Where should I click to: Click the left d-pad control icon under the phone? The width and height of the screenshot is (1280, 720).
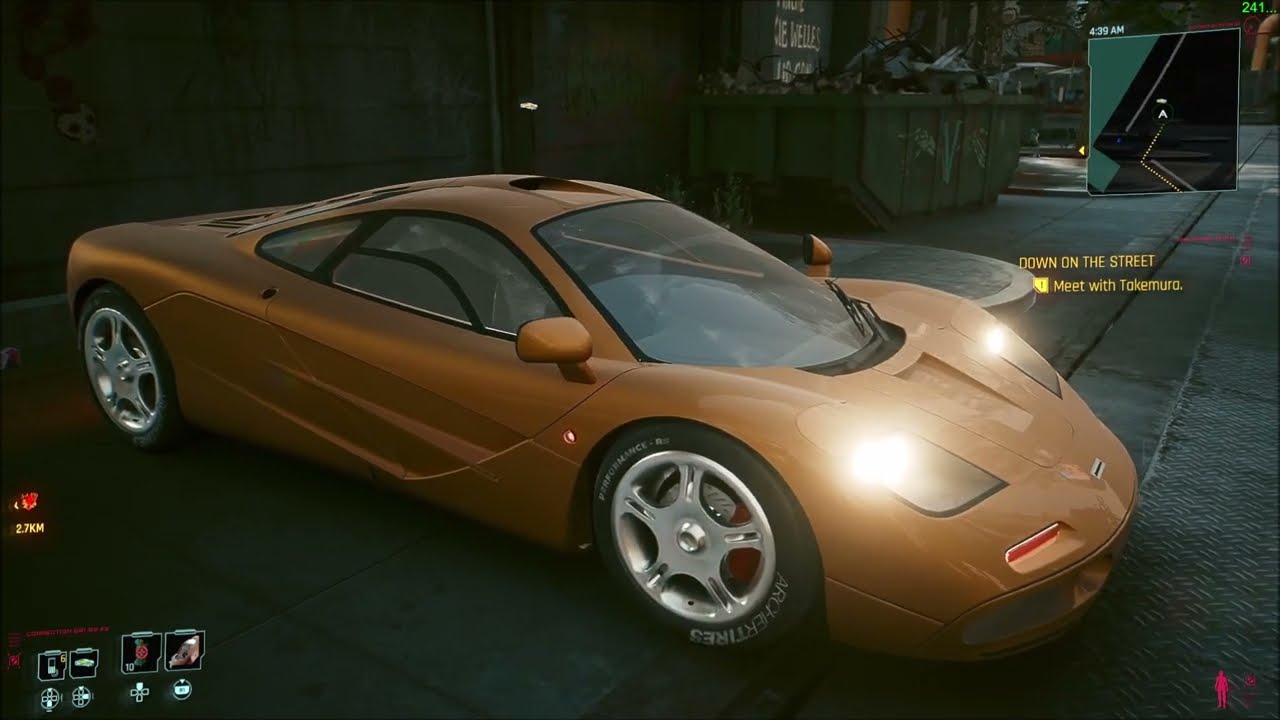49,696
